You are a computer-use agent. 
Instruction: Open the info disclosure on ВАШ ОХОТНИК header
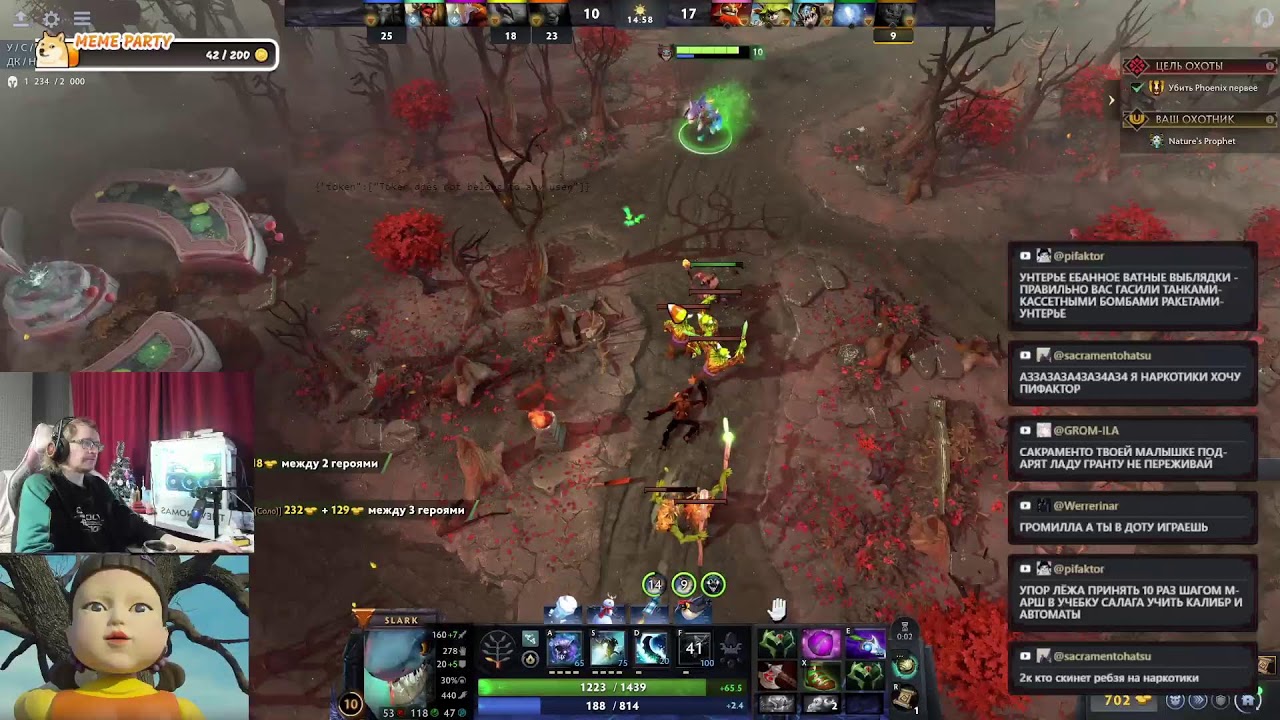(x=1268, y=118)
